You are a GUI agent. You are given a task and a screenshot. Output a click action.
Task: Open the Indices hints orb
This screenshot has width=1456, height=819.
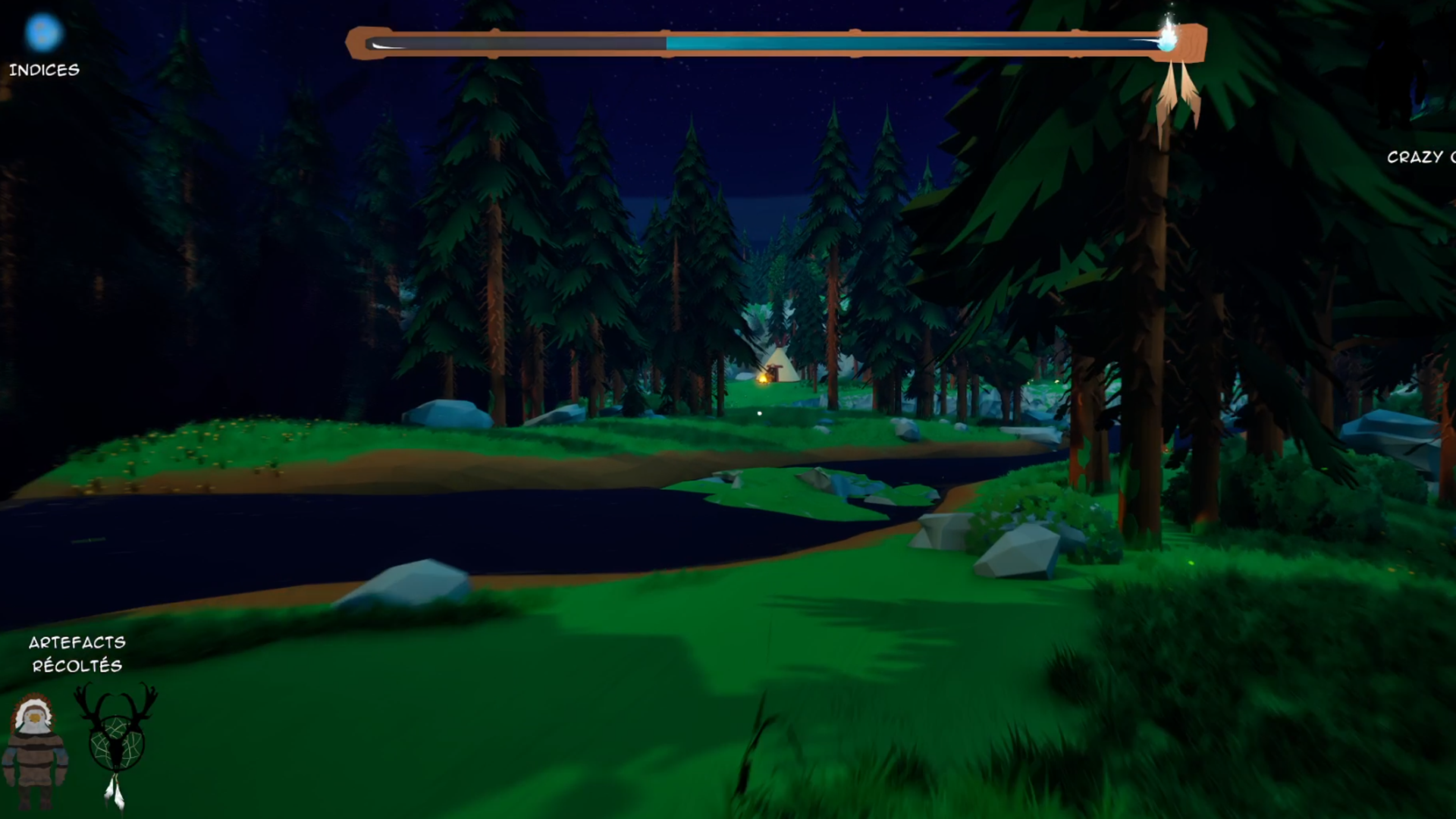click(42, 33)
